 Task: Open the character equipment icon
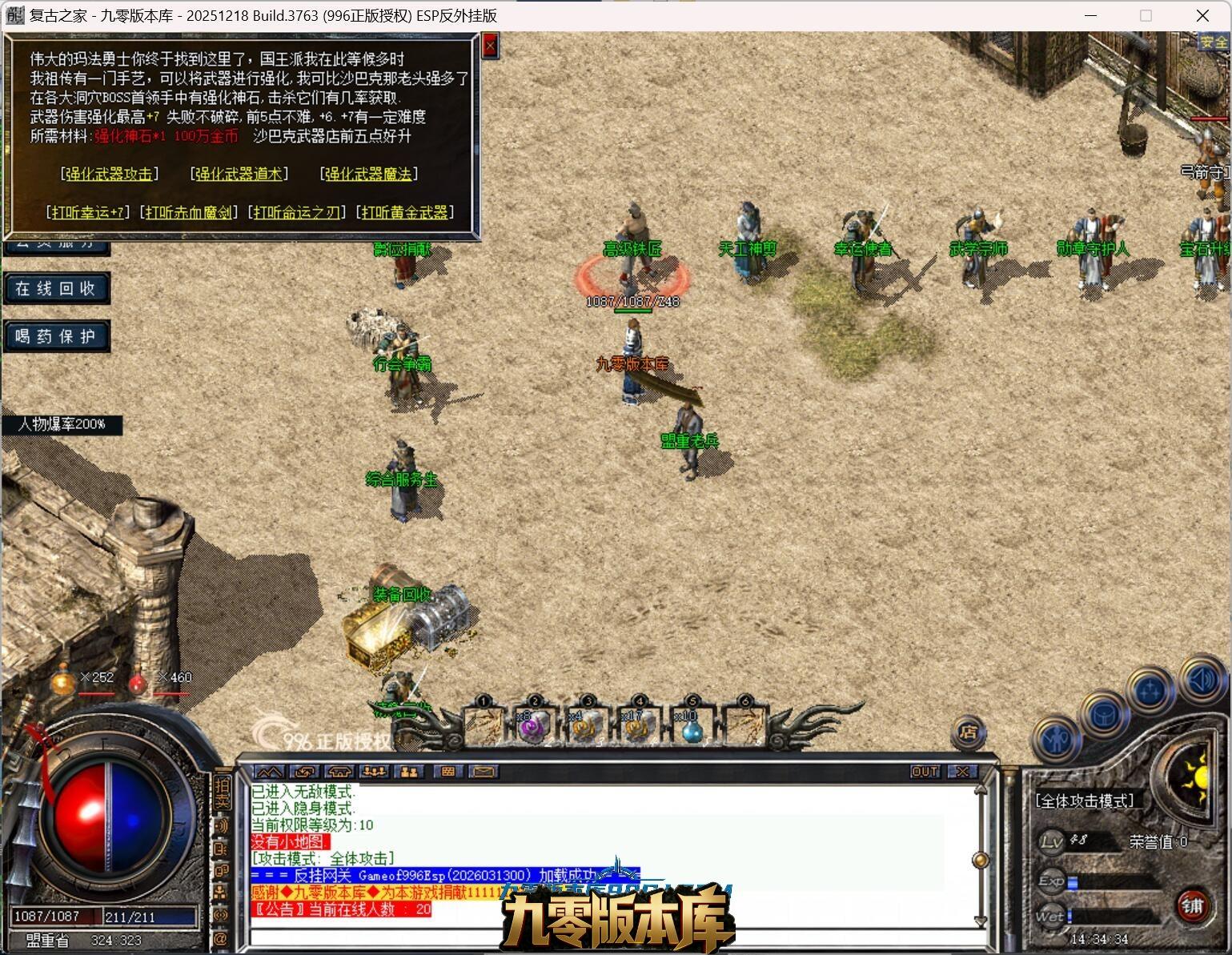(1057, 739)
